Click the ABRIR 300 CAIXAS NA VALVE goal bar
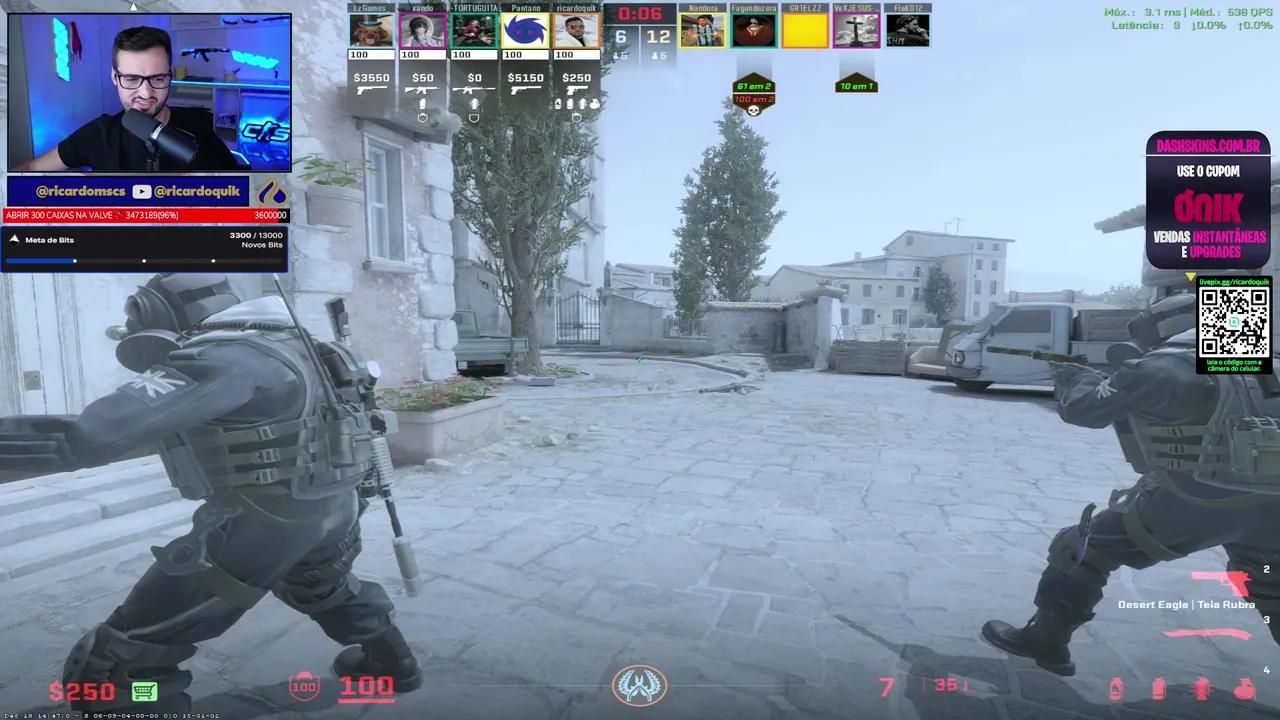Image resolution: width=1280 pixels, height=720 pixels. pyautogui.click(x=145, y=215)
